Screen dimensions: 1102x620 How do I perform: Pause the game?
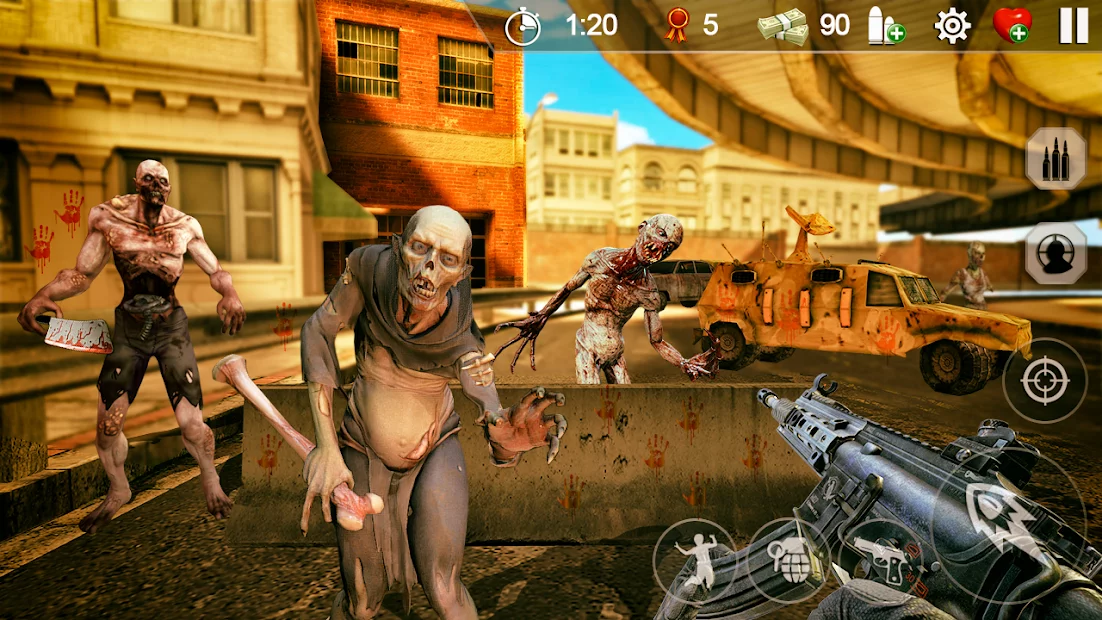click(x=1073, y=25)
